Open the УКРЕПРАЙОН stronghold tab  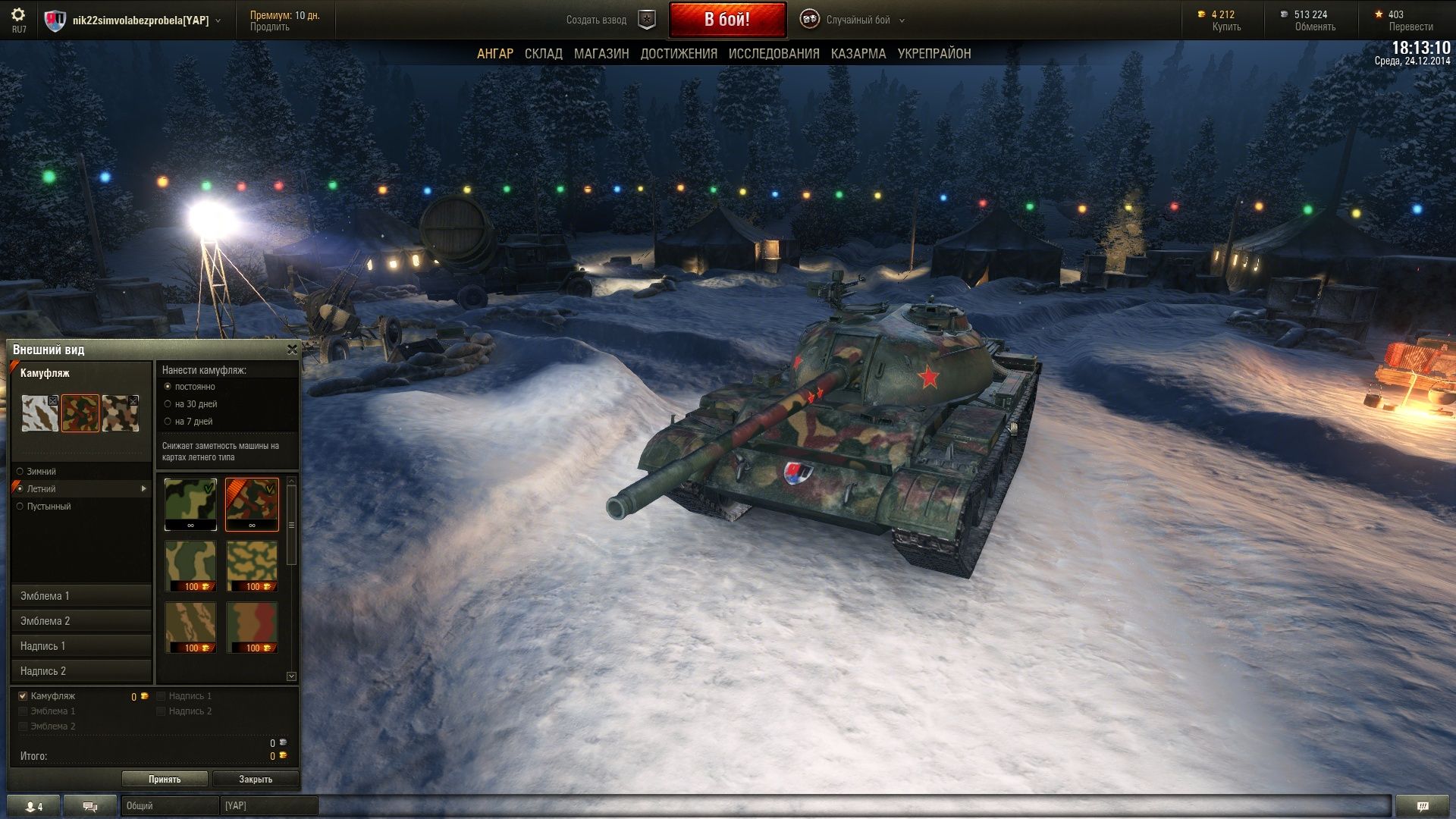[934, 54]
